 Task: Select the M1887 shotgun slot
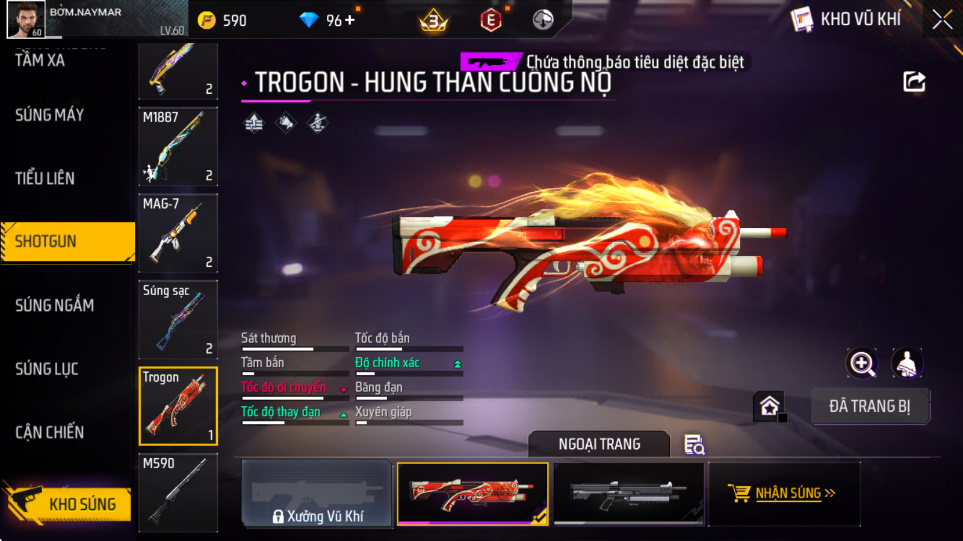click(178, 146)
